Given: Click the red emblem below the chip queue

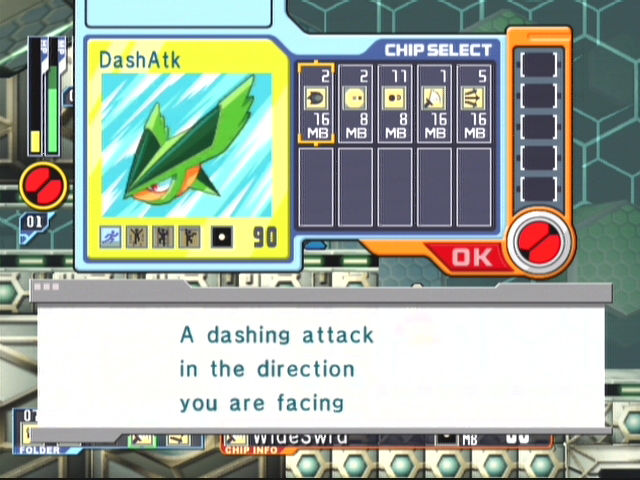Looking at the screenshot, I should 538,239.
